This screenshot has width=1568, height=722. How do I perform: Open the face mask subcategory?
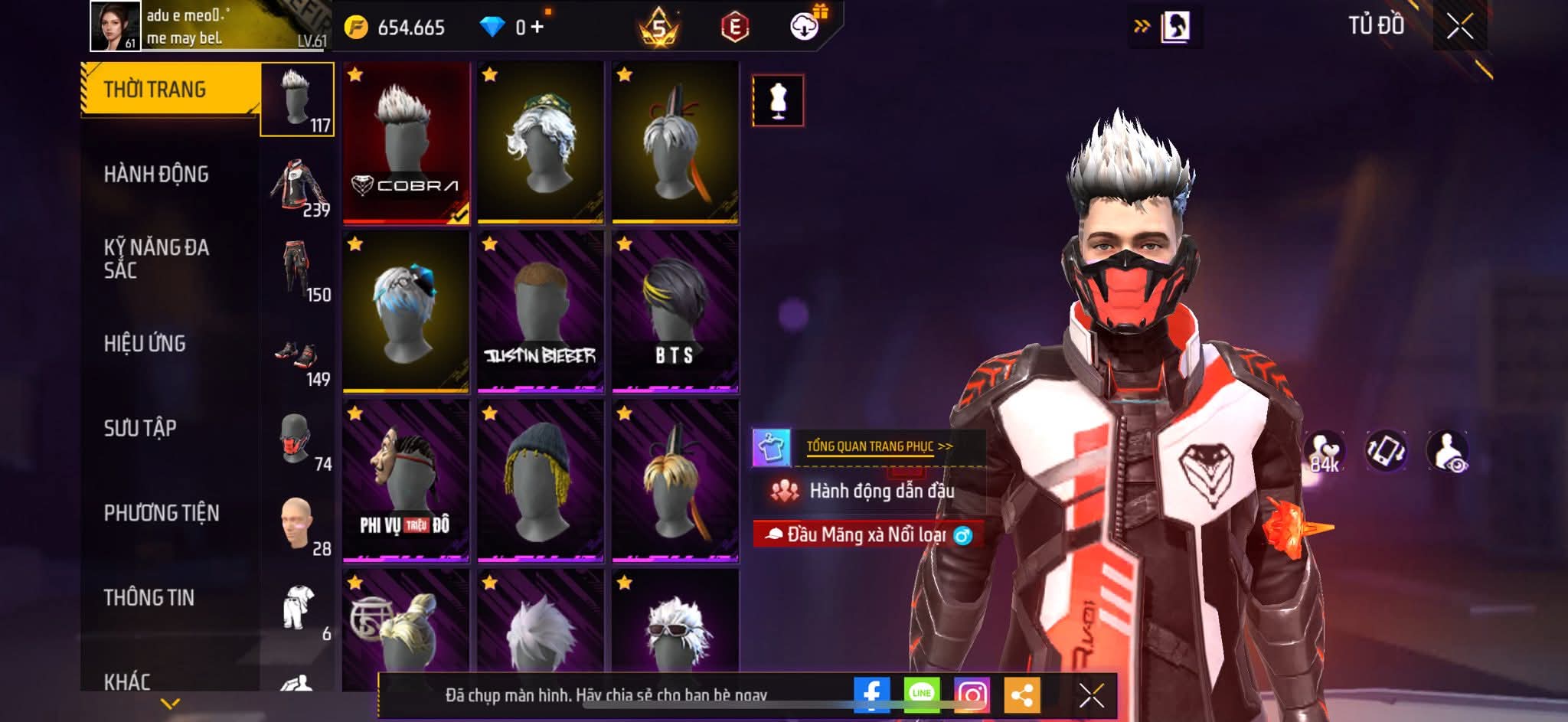[297, 440]
